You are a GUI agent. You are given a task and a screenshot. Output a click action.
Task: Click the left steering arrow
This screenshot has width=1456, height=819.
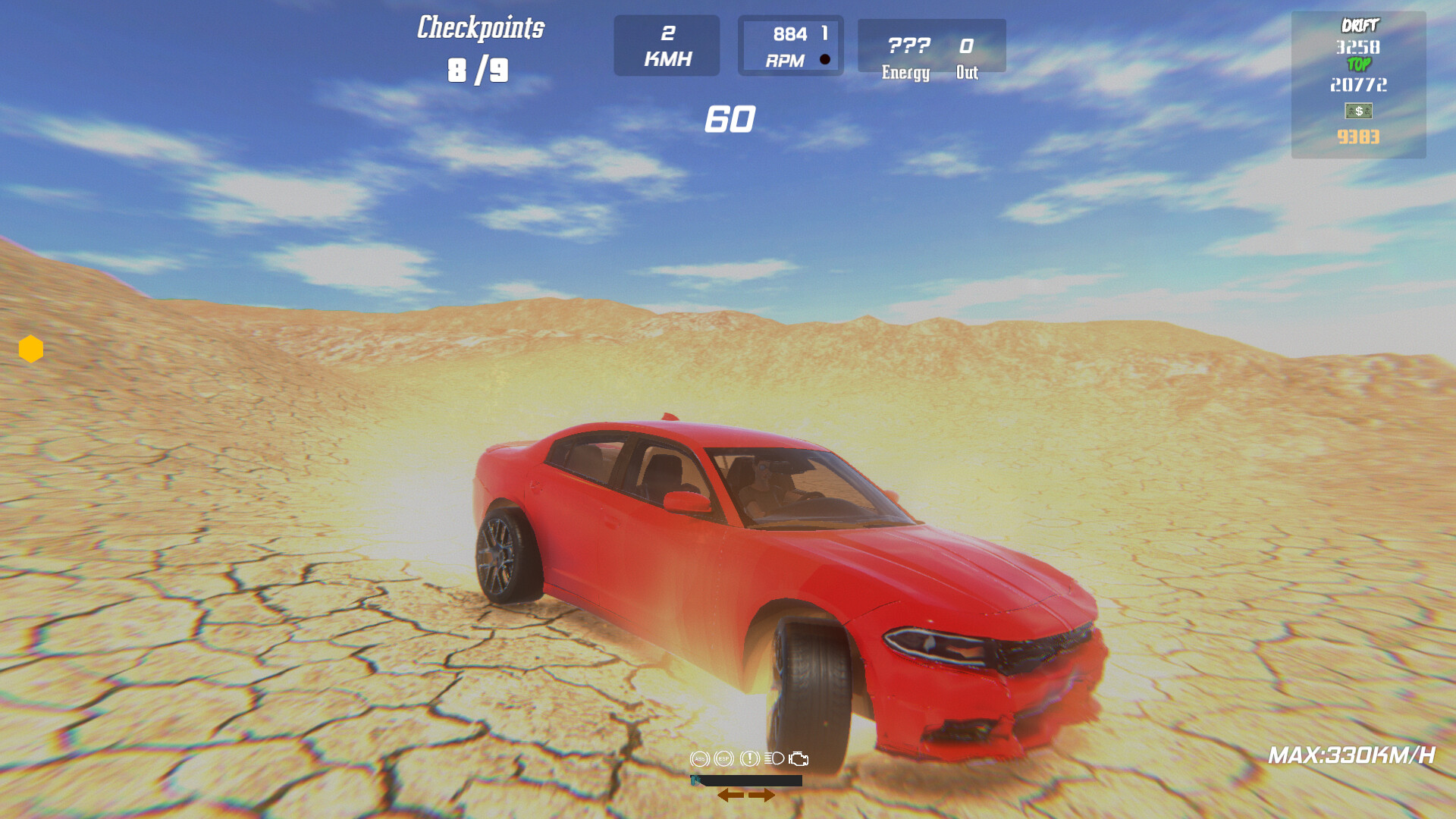point(731,795)
